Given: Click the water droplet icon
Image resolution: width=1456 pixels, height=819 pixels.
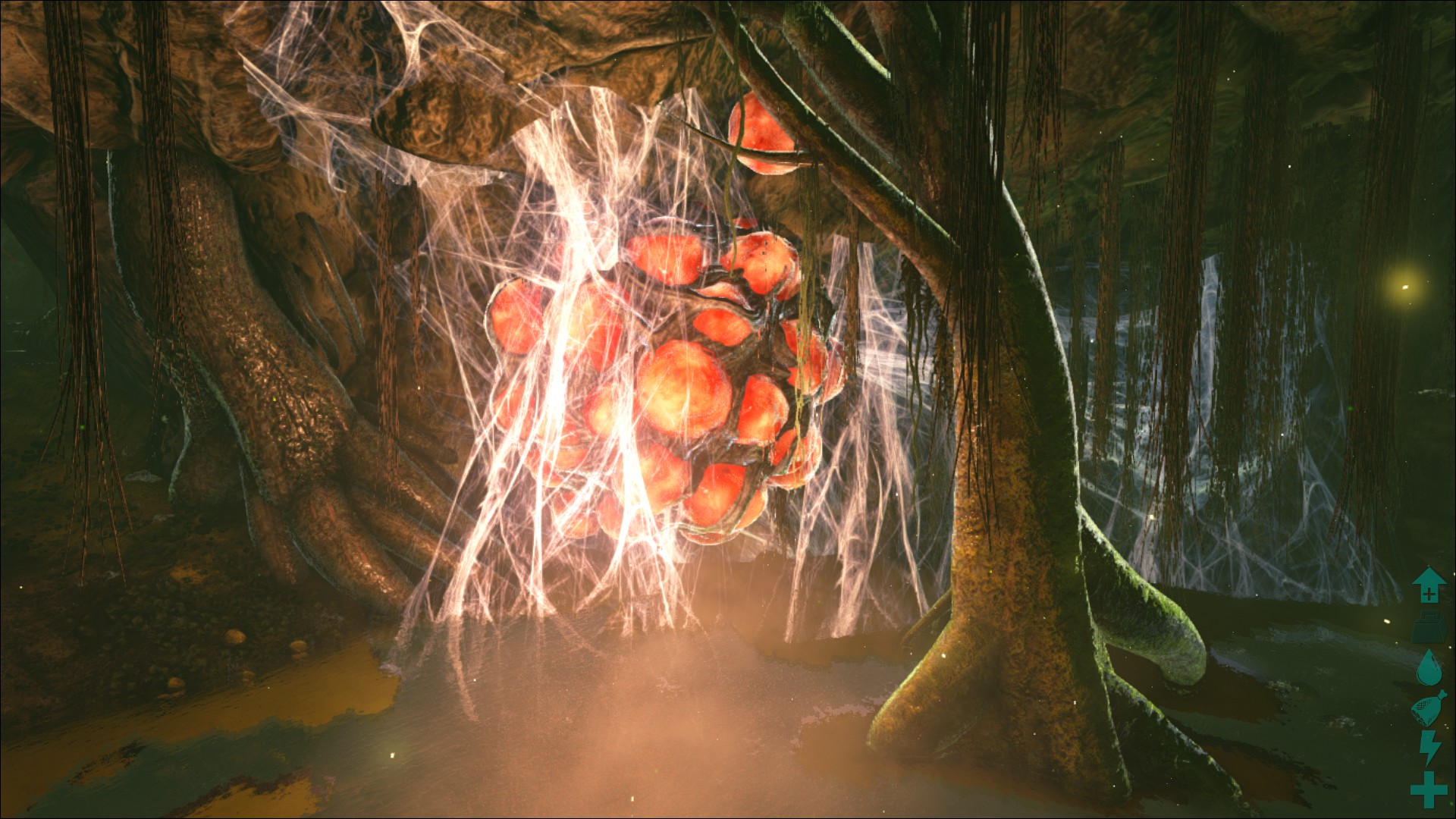Looking at the screenshot, I should 1429,667.
